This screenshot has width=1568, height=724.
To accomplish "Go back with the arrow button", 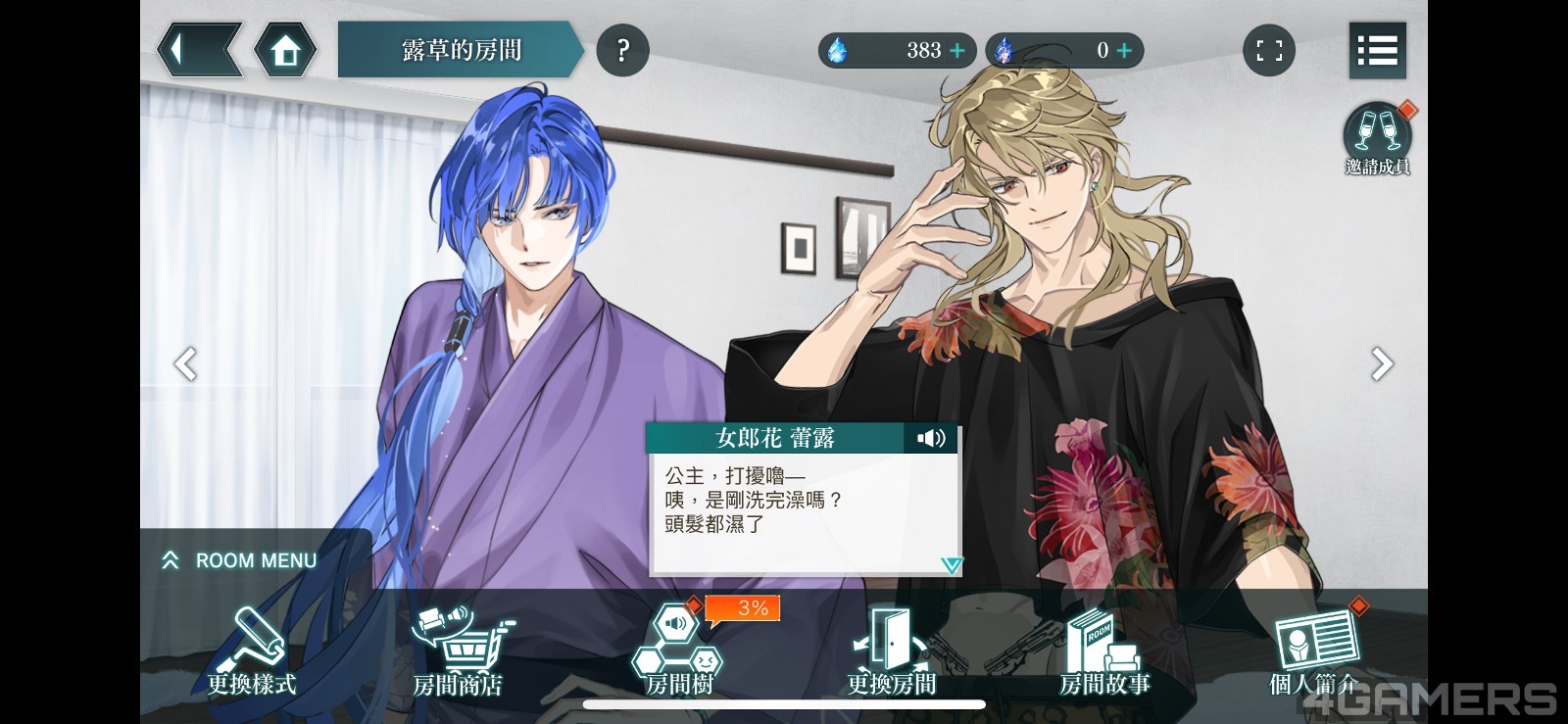I will 198,50.
